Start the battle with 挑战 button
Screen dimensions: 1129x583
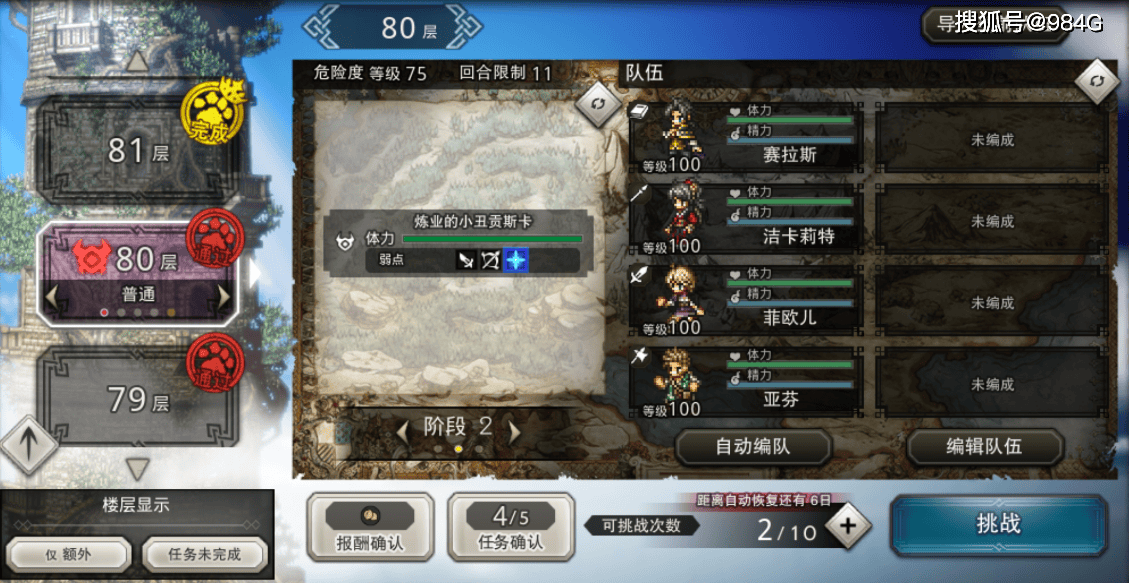[x=998, y=525]
